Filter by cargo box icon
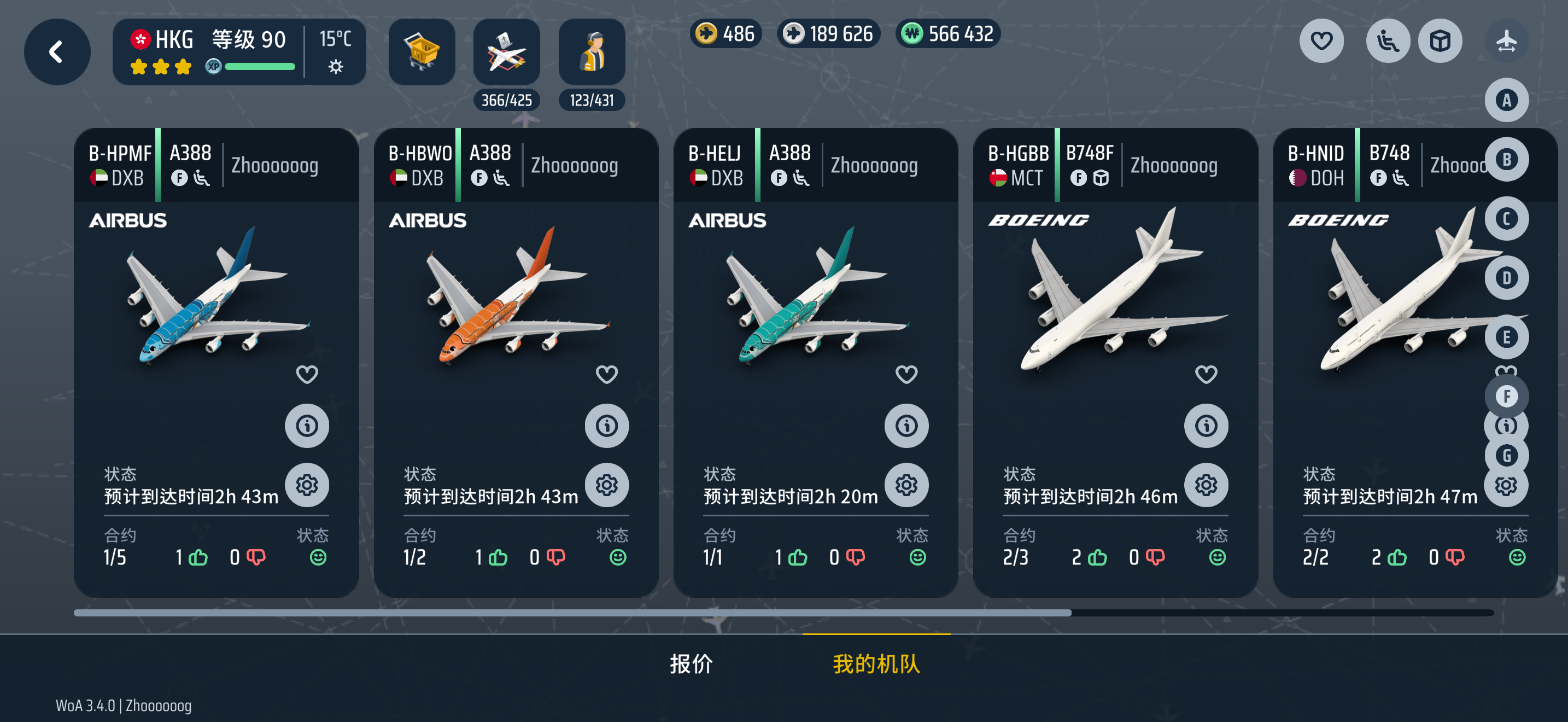 click(x=1440, y=41)
